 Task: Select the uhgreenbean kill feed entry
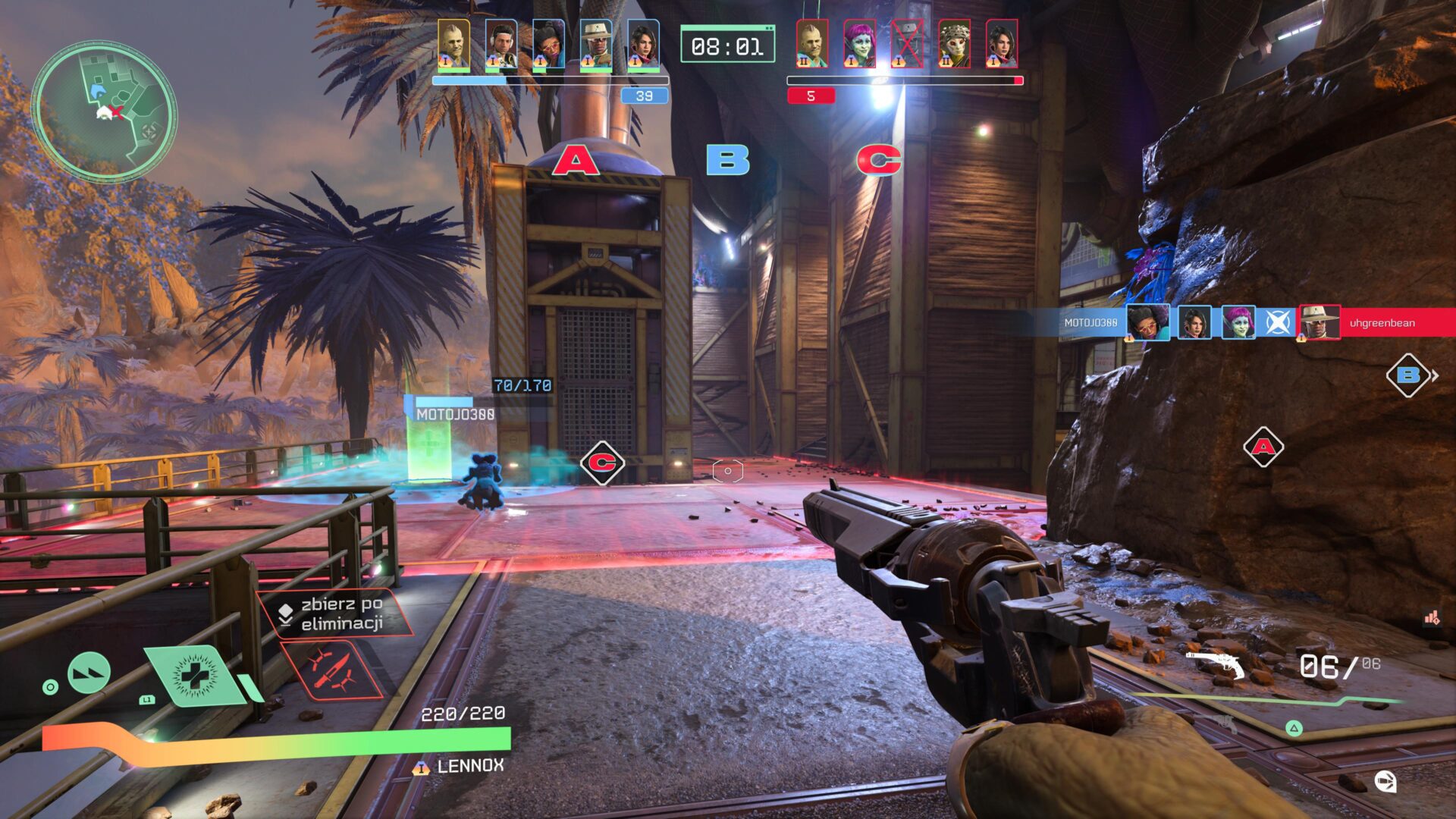[x=1381, y=323]
